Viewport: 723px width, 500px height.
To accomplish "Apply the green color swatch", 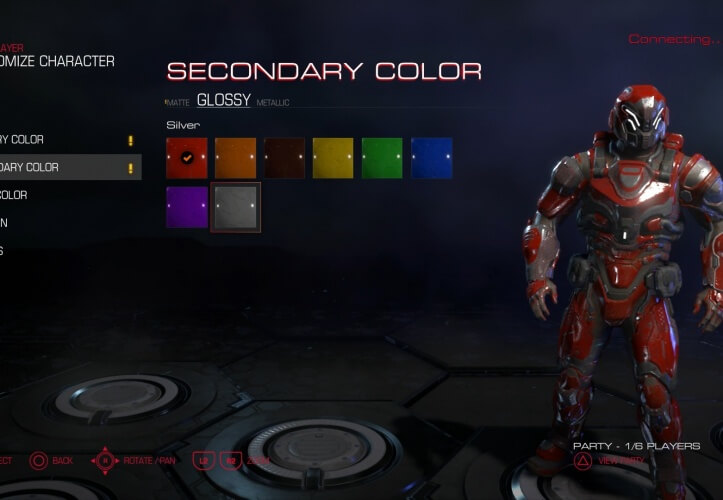I will [382, 158].
